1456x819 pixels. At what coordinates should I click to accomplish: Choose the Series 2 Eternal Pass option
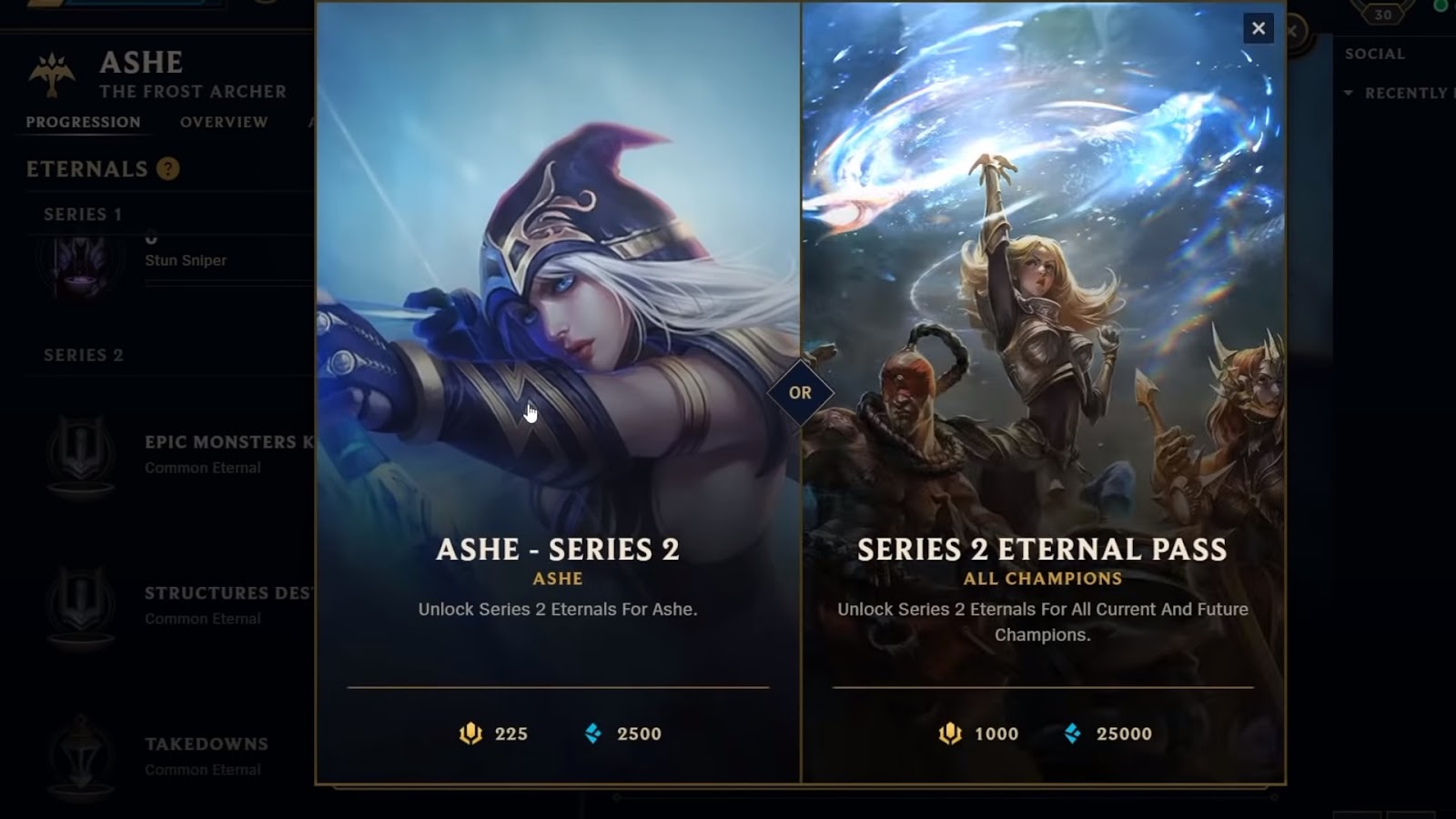point(1043,550)
